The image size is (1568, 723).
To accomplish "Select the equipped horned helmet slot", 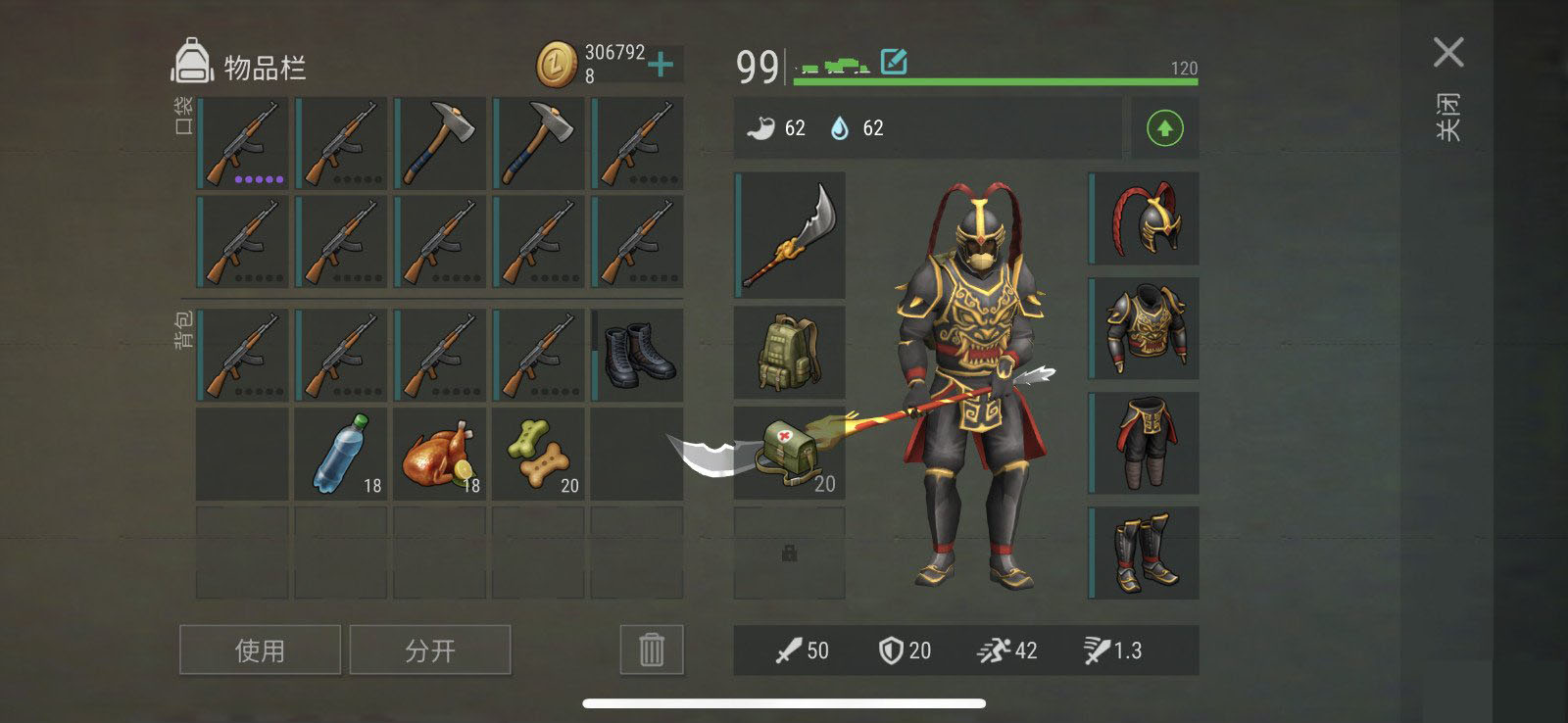I will coord(1145,217).
